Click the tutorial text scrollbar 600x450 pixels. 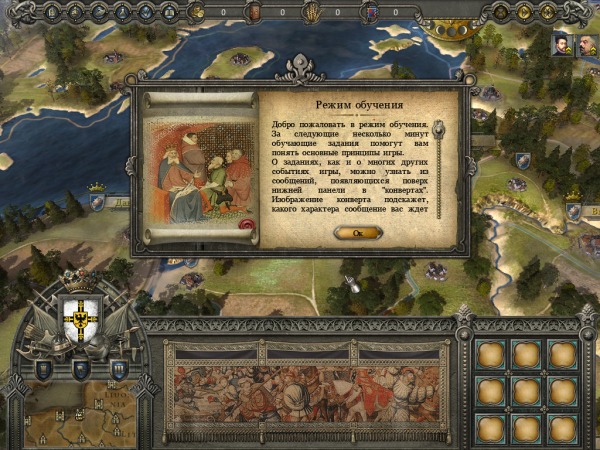pos(435,168)
